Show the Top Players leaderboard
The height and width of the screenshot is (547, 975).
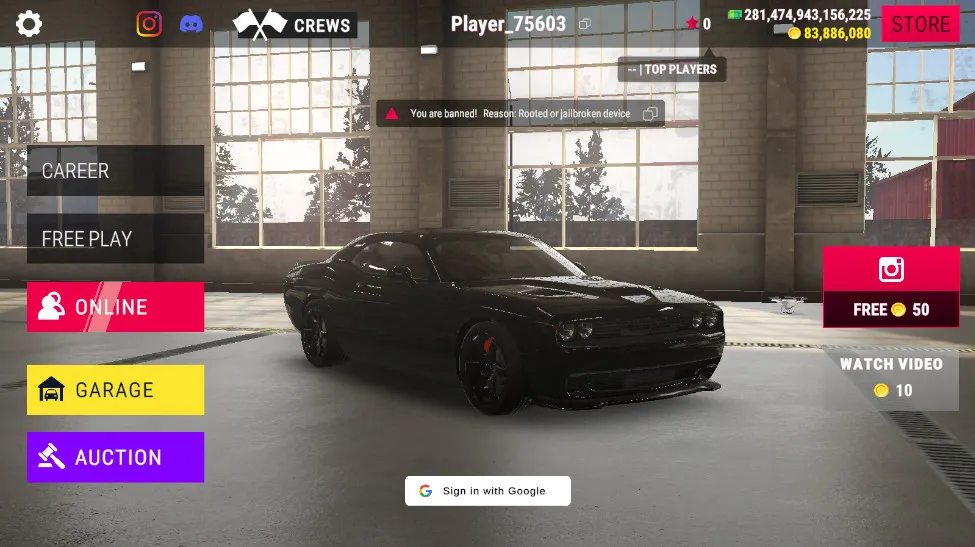pos(672,69)
